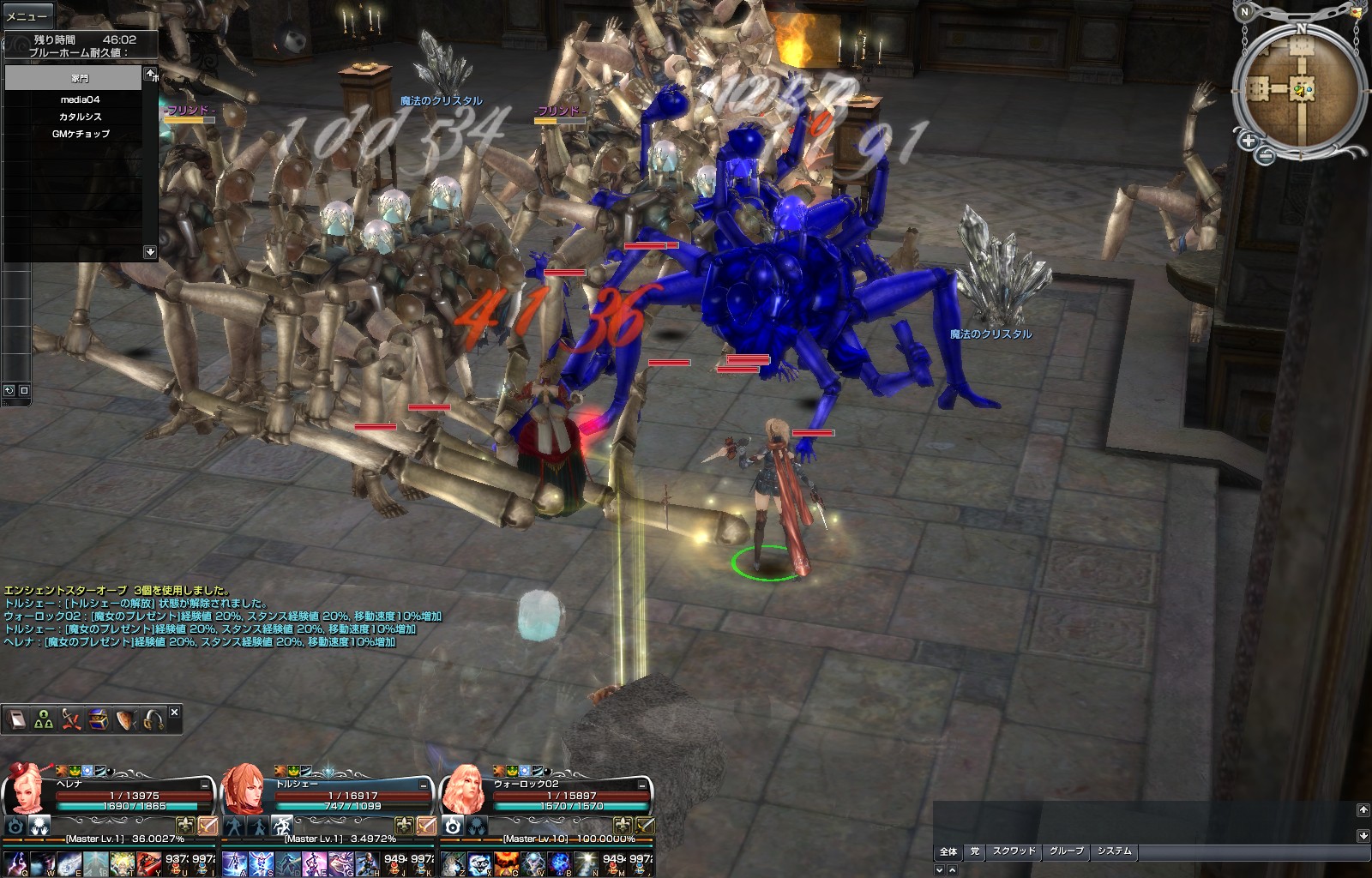Show the システム chat tab
The image size is (1372, 878).
tap(1114, 851)
